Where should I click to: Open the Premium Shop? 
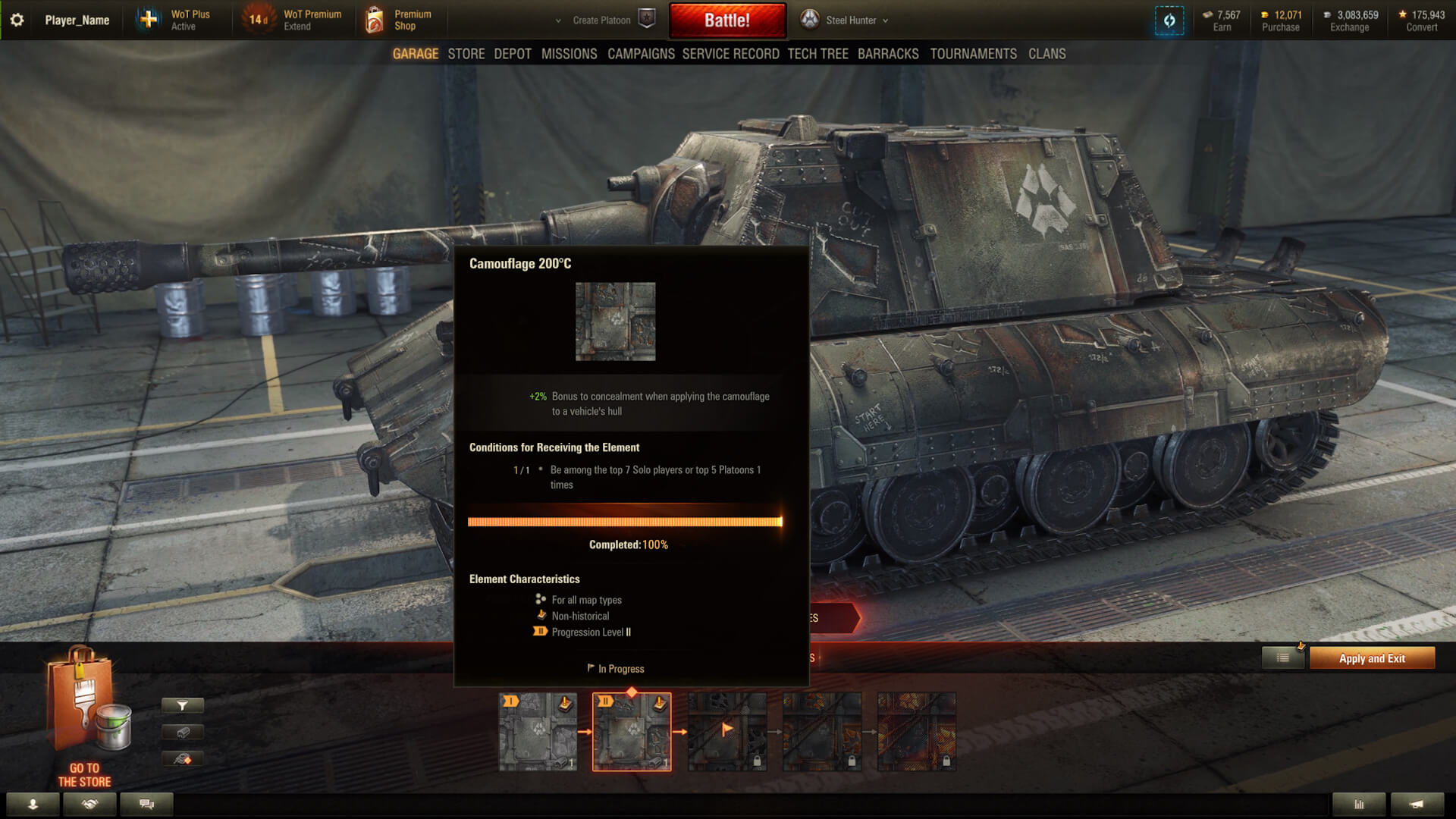[400, 20]
